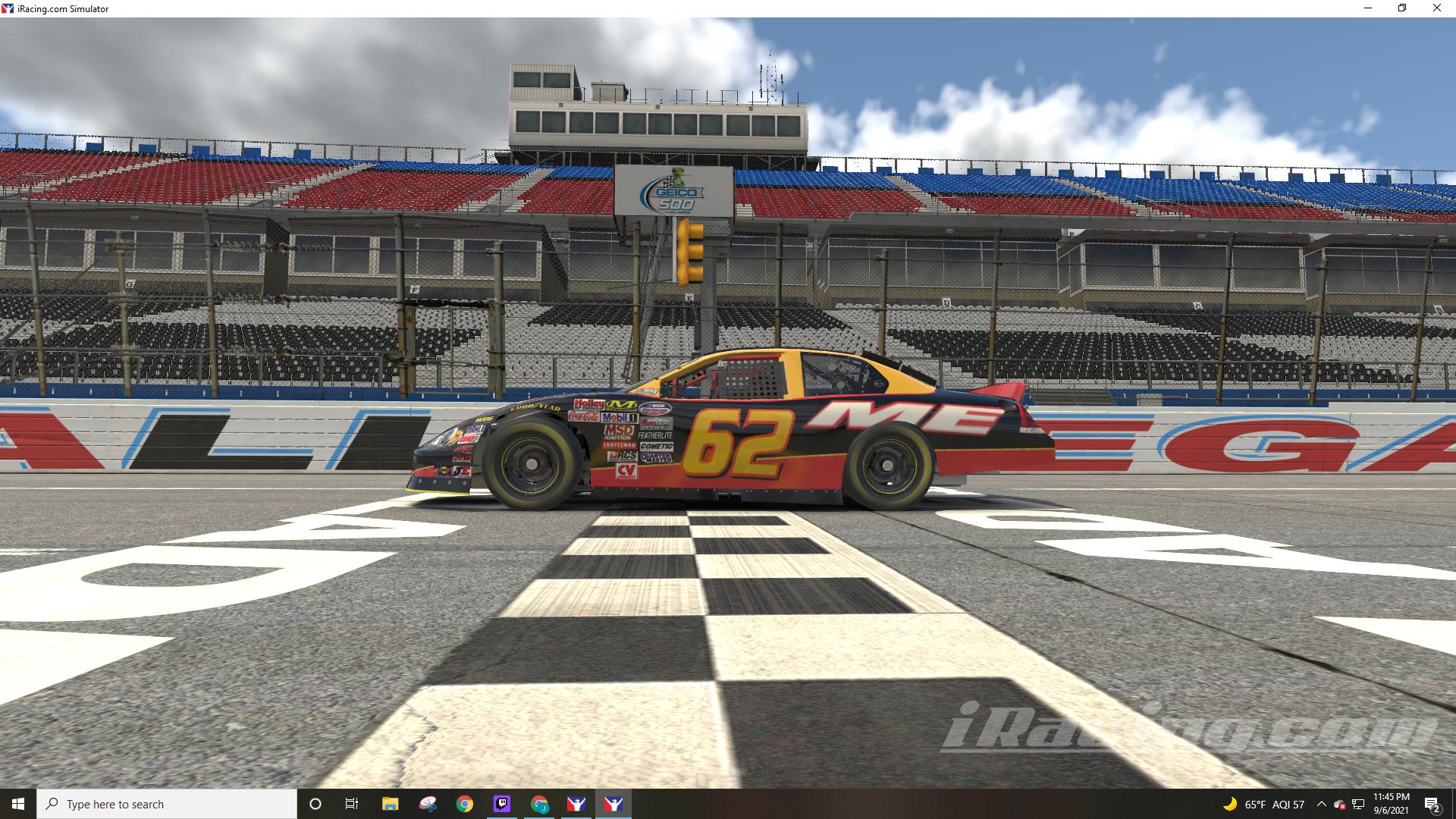Image resolution: width=1456 pixels, height=819 pixels.
Task: Open the network status tray icon
Action: click(x=1358, y=804)
